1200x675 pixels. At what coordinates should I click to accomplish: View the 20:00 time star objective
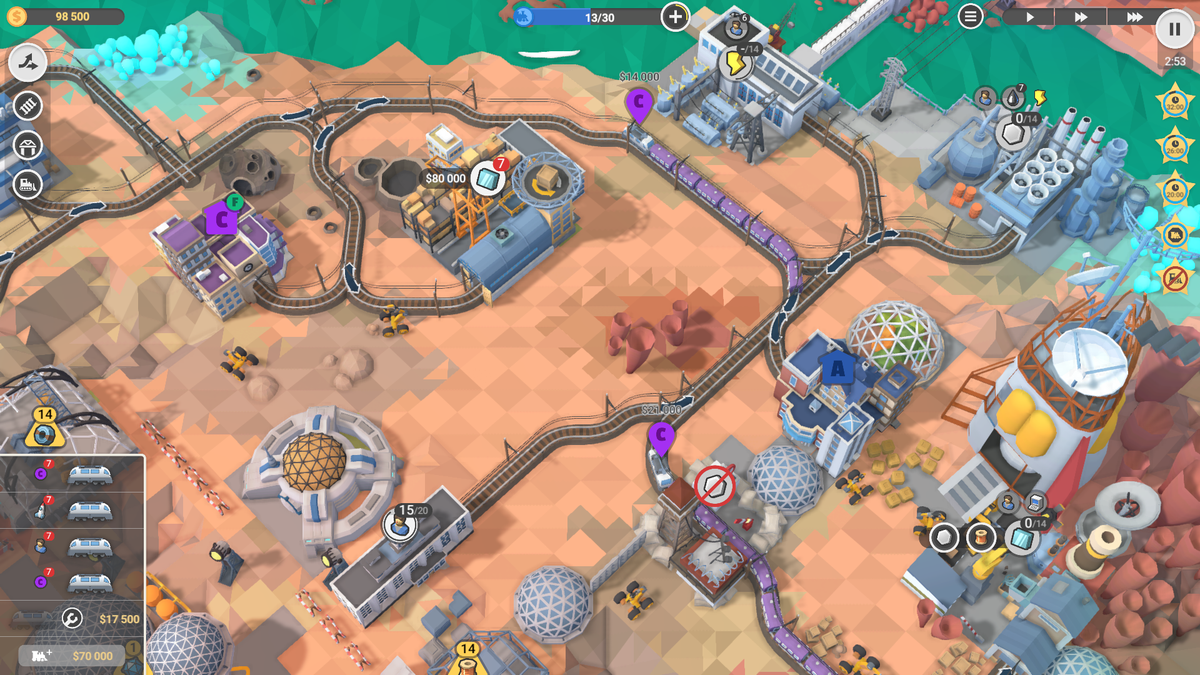click(1174, 190)
